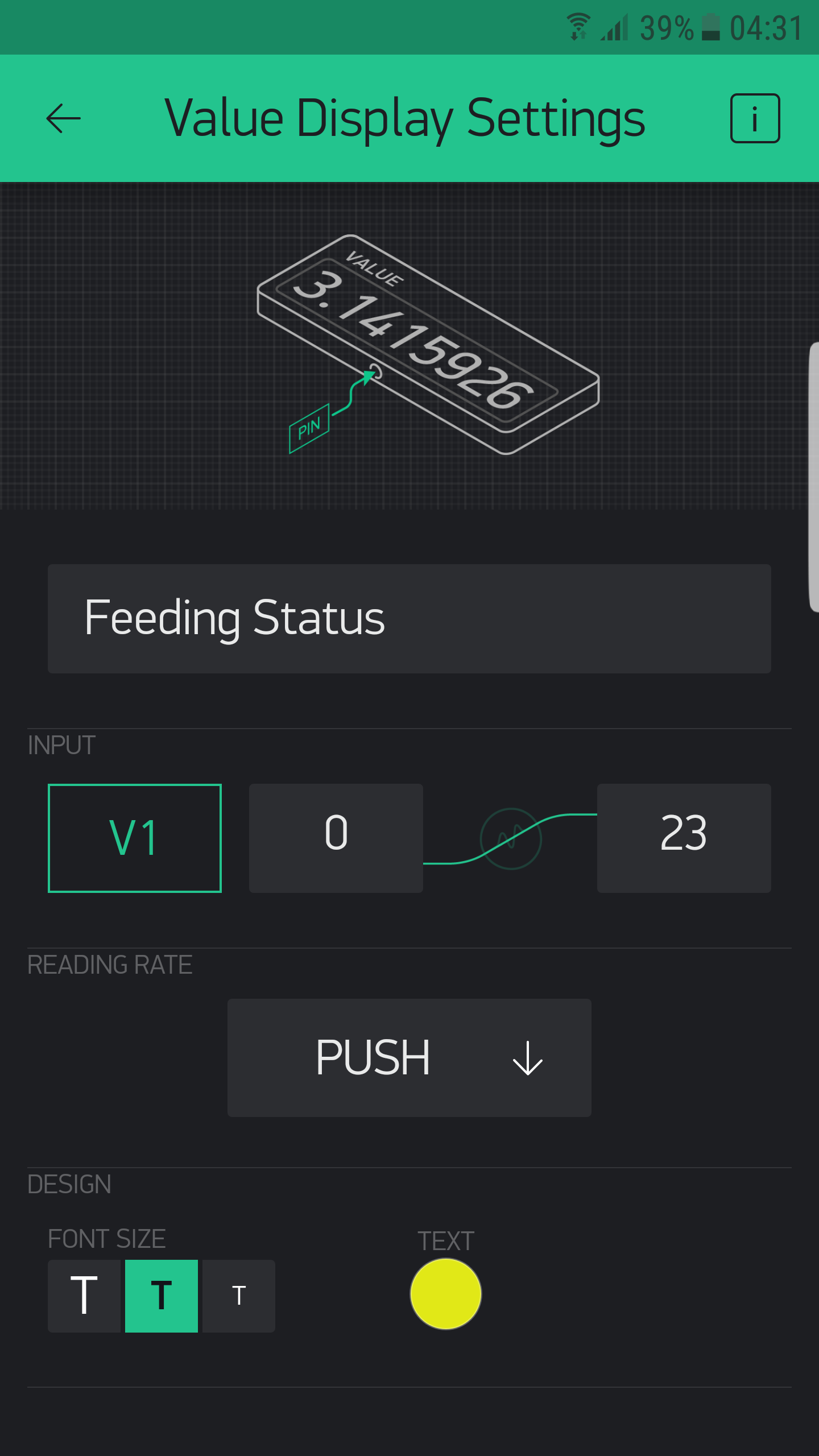Screen dimensions: 819x1456
Task: Change the yellow text color swatch
Action: coord(446,1294)
